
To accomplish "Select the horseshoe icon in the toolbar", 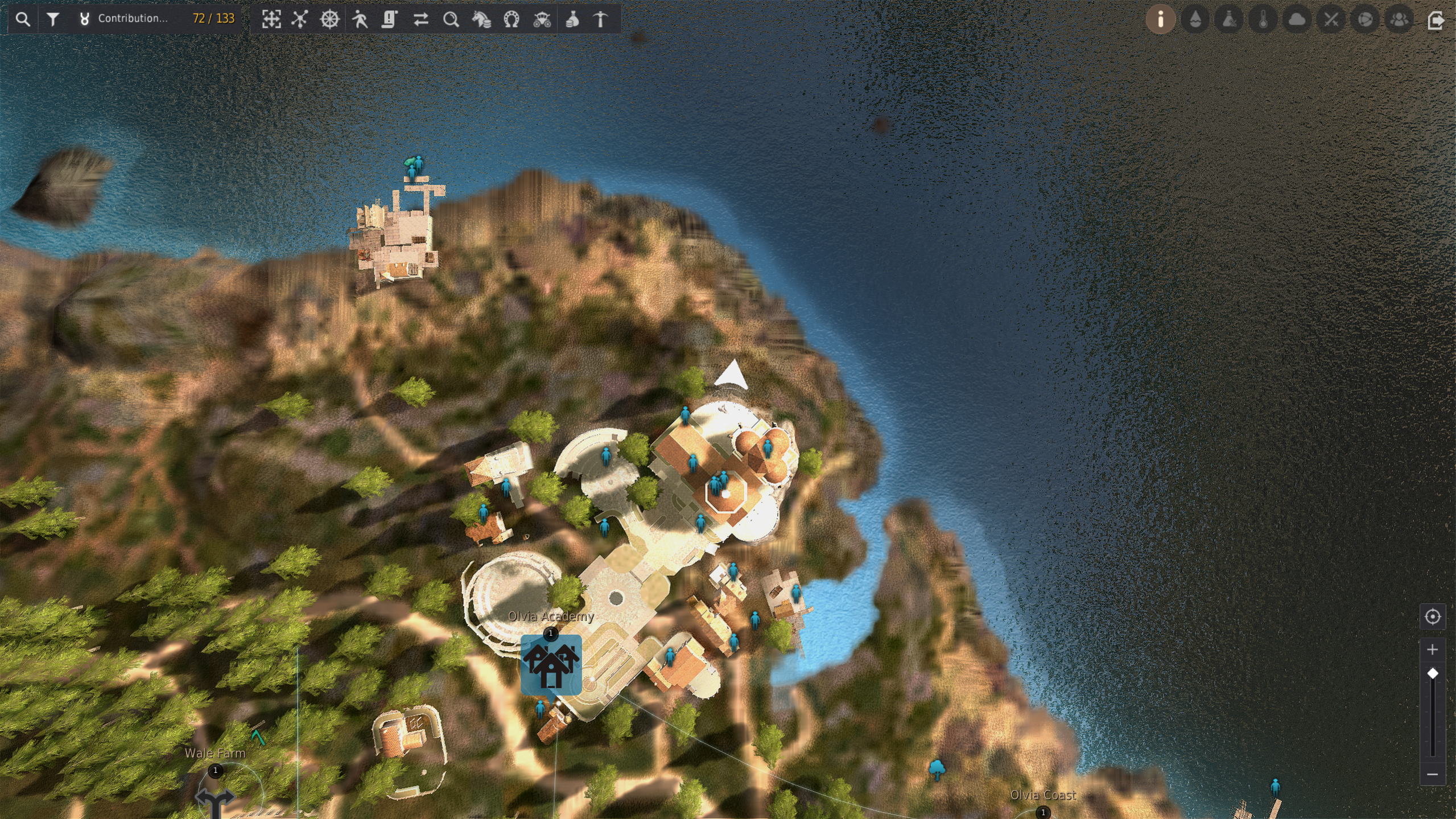I will 512,19.
